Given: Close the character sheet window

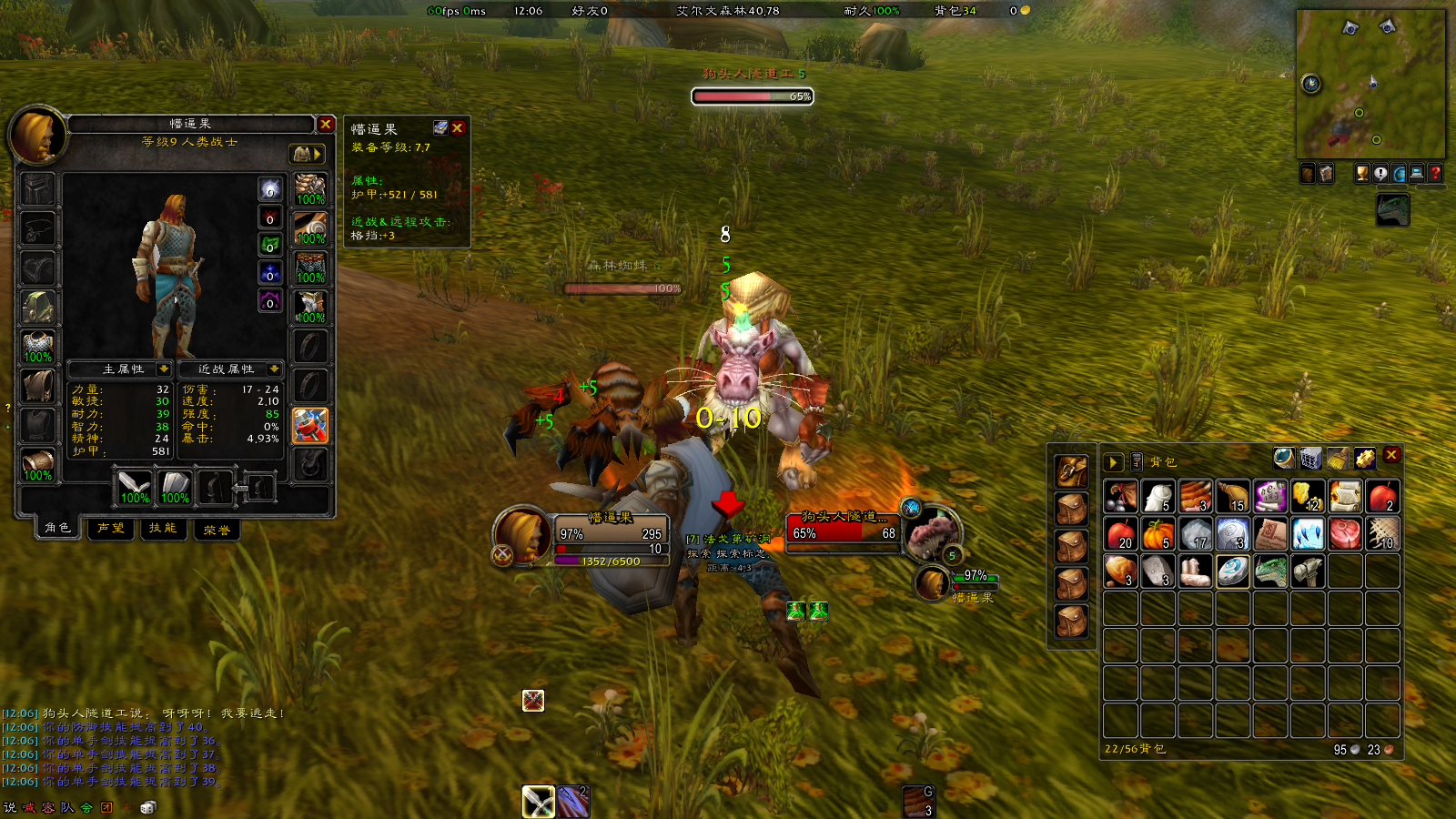Looking at the screenshot, I should click(x=326, y=124).
